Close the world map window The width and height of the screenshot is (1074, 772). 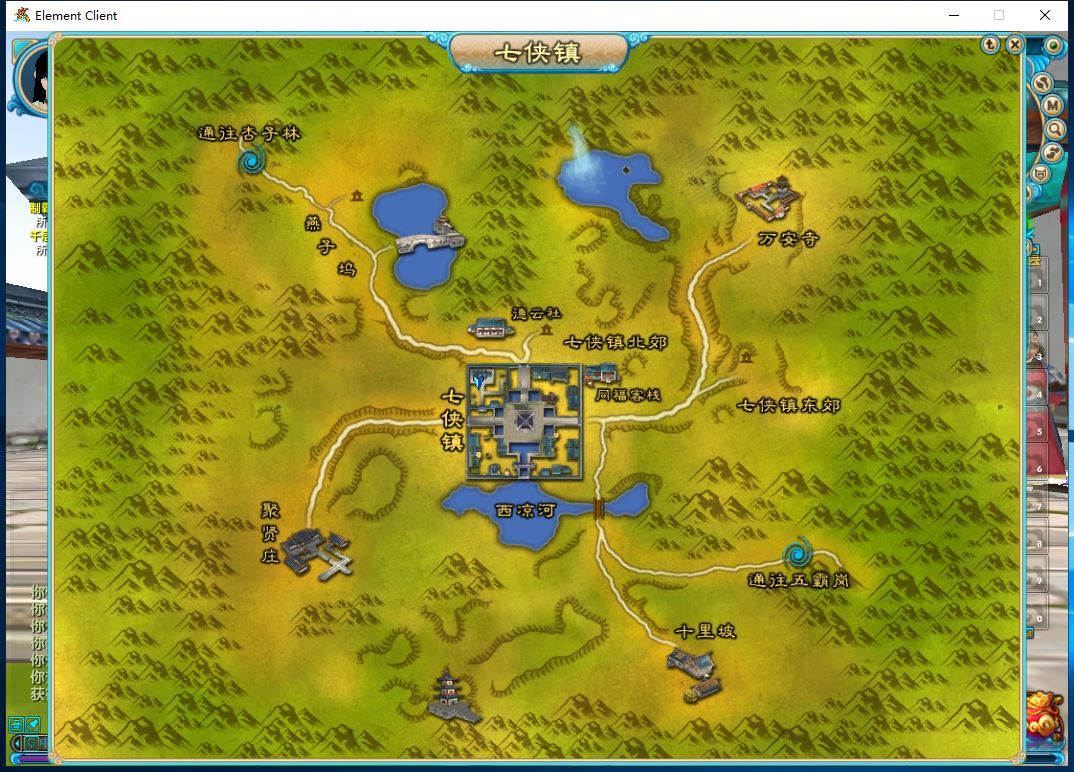point(1014,44)
